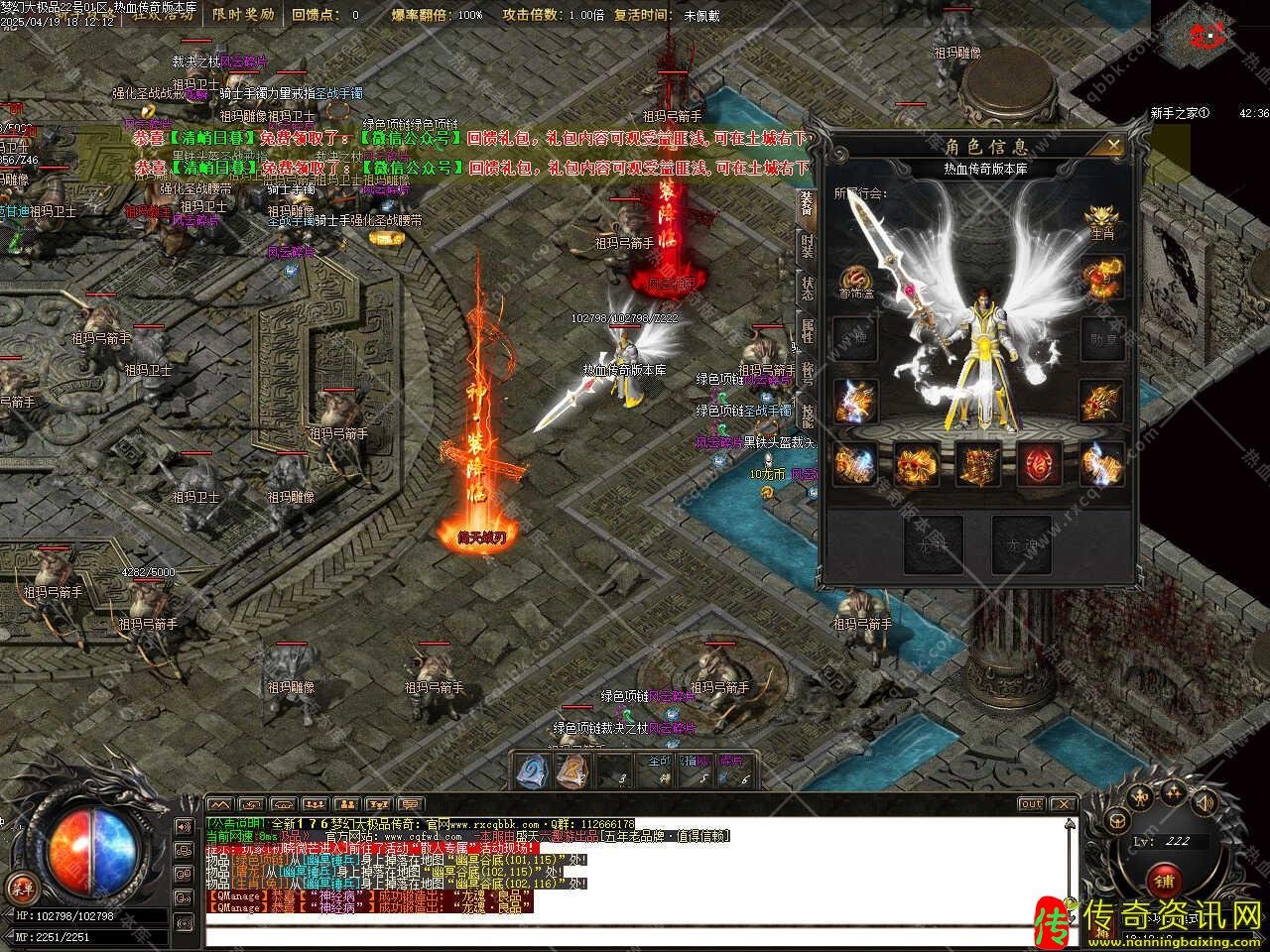Select the 装备 equipment tab

[x=807, y=205]
